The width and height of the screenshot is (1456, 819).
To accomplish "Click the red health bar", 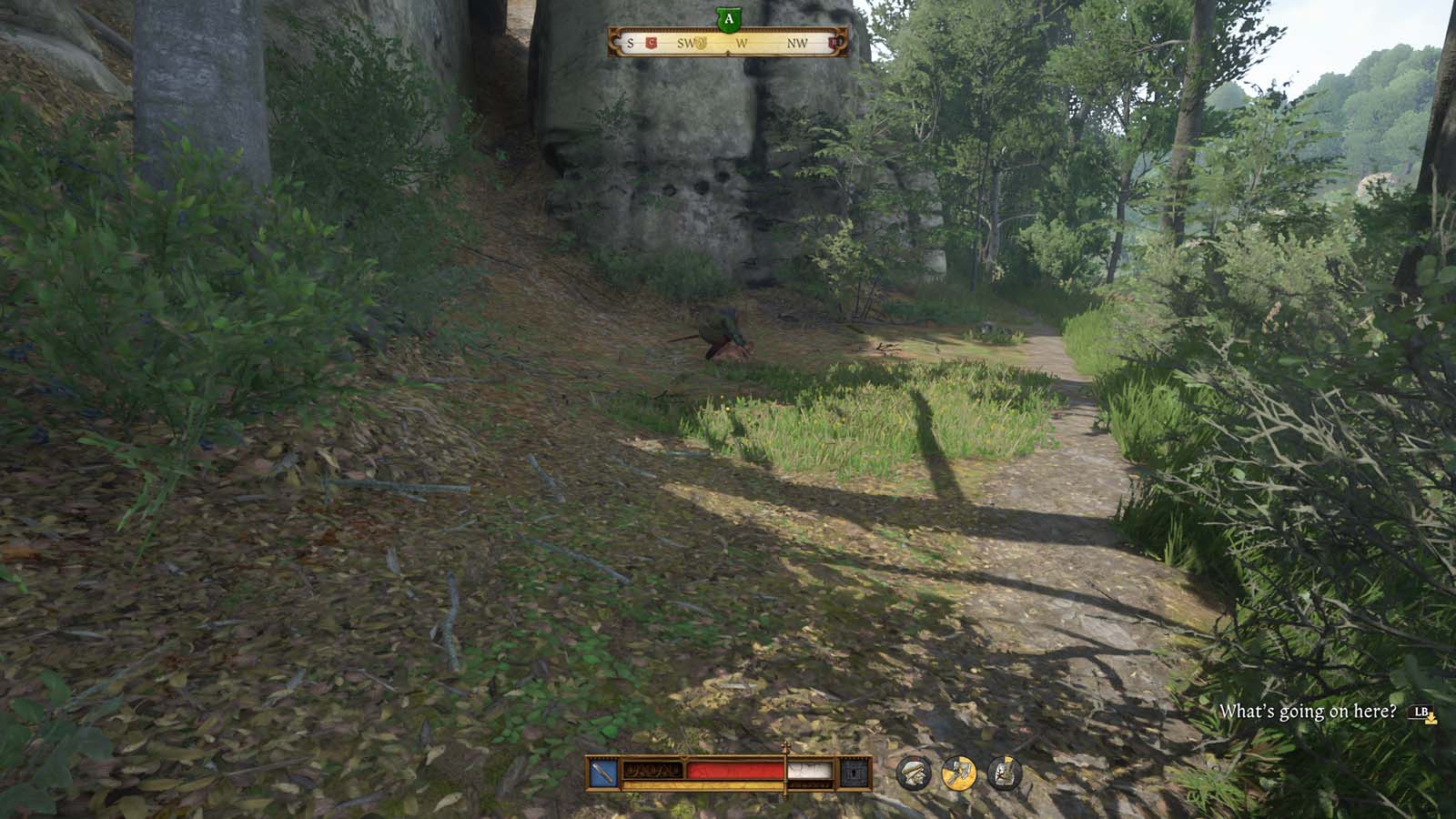I will point(735,769).
